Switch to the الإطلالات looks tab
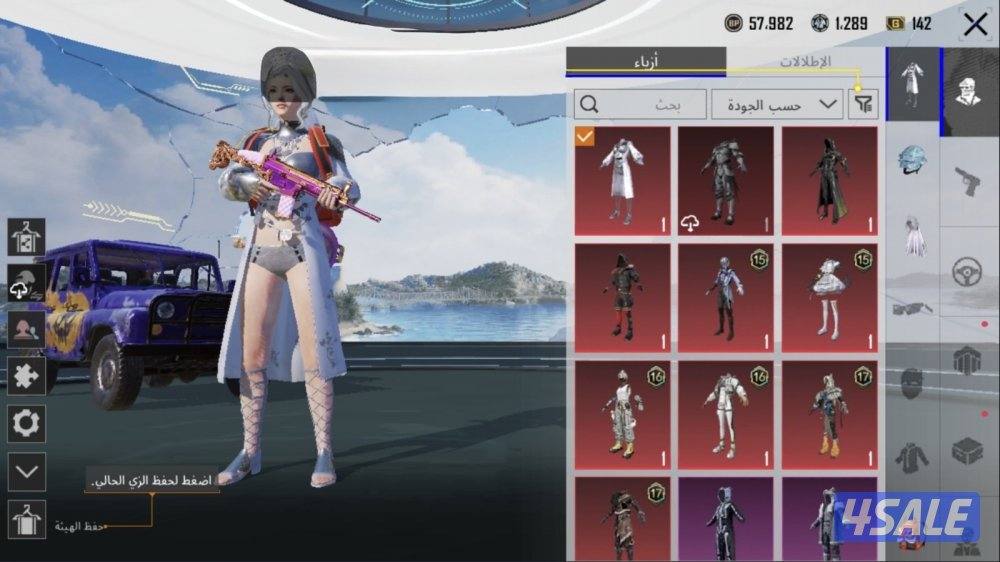Viewport: 1000px width, 562px height. pyautogui.click(x=804, y=61)
